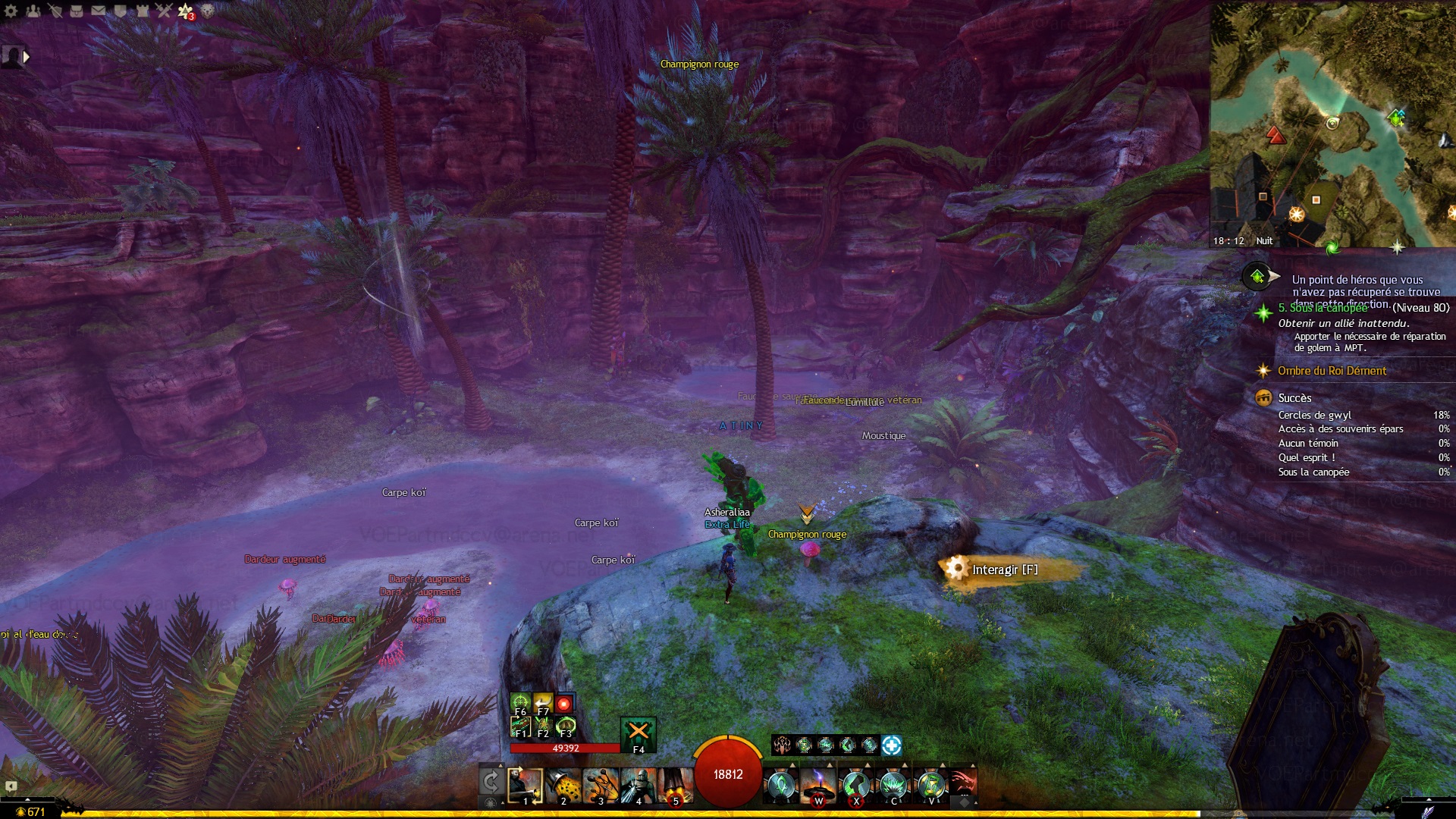Open the PvP crossed swords icon
This screenshot has width=1456, height=819.
click(x=164, y=11)
